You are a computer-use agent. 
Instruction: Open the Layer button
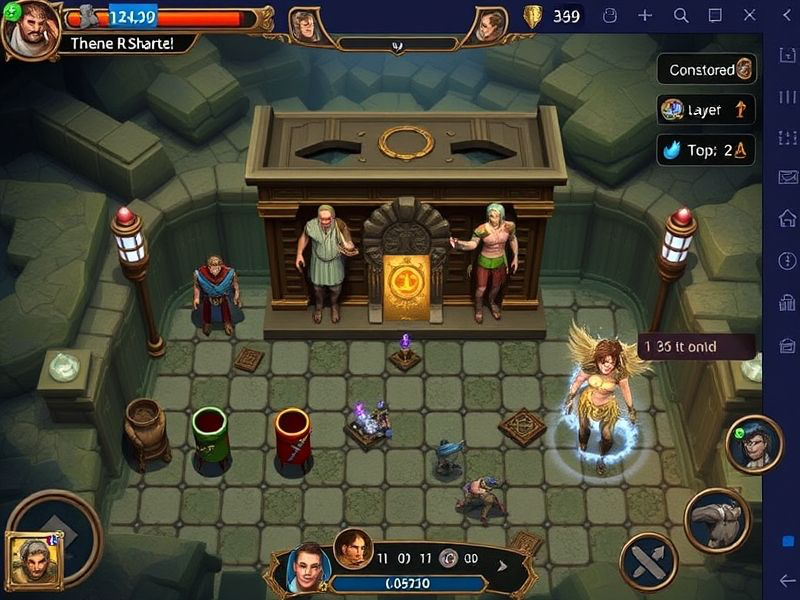[706, 110]
